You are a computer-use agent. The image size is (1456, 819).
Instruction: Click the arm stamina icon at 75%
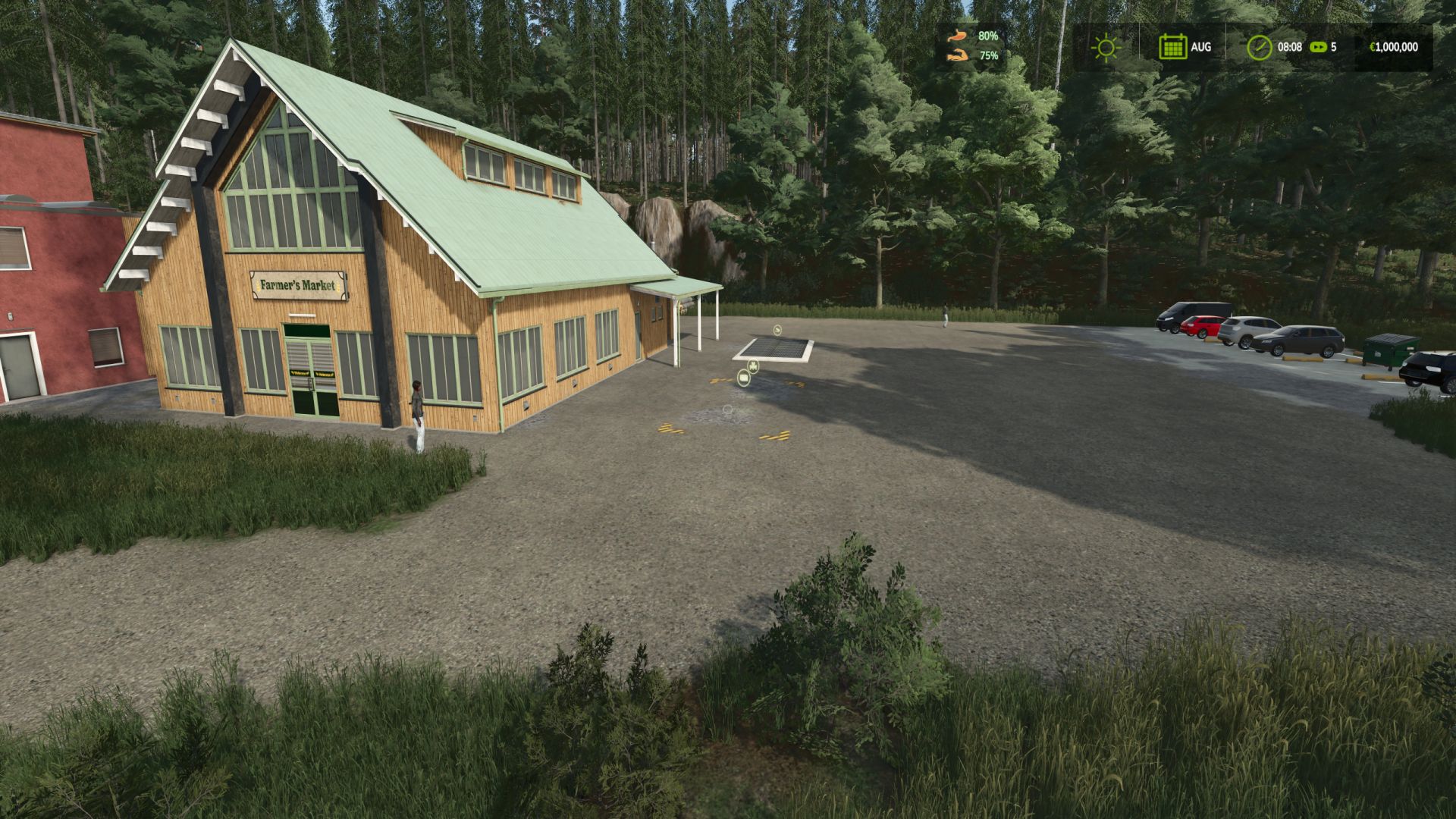(x=959, y=55)
